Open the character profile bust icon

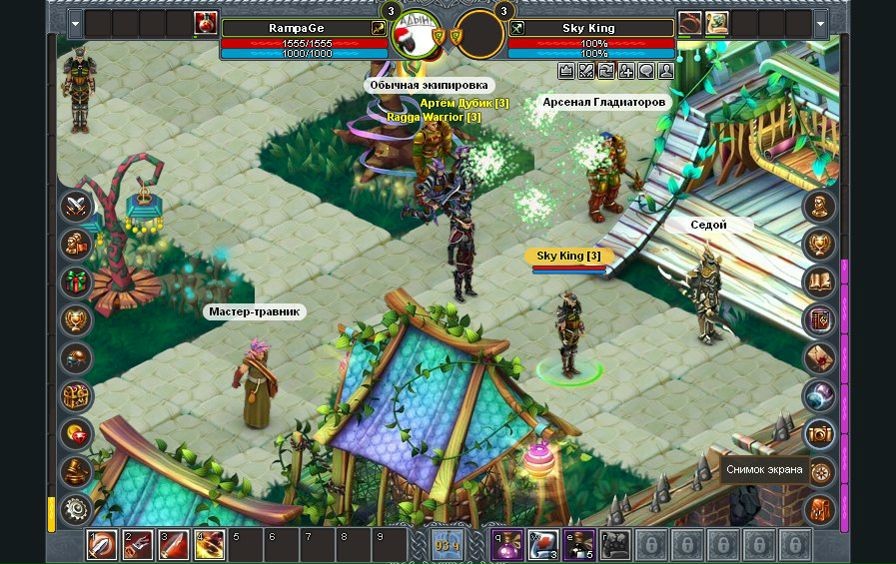(820, 207)
